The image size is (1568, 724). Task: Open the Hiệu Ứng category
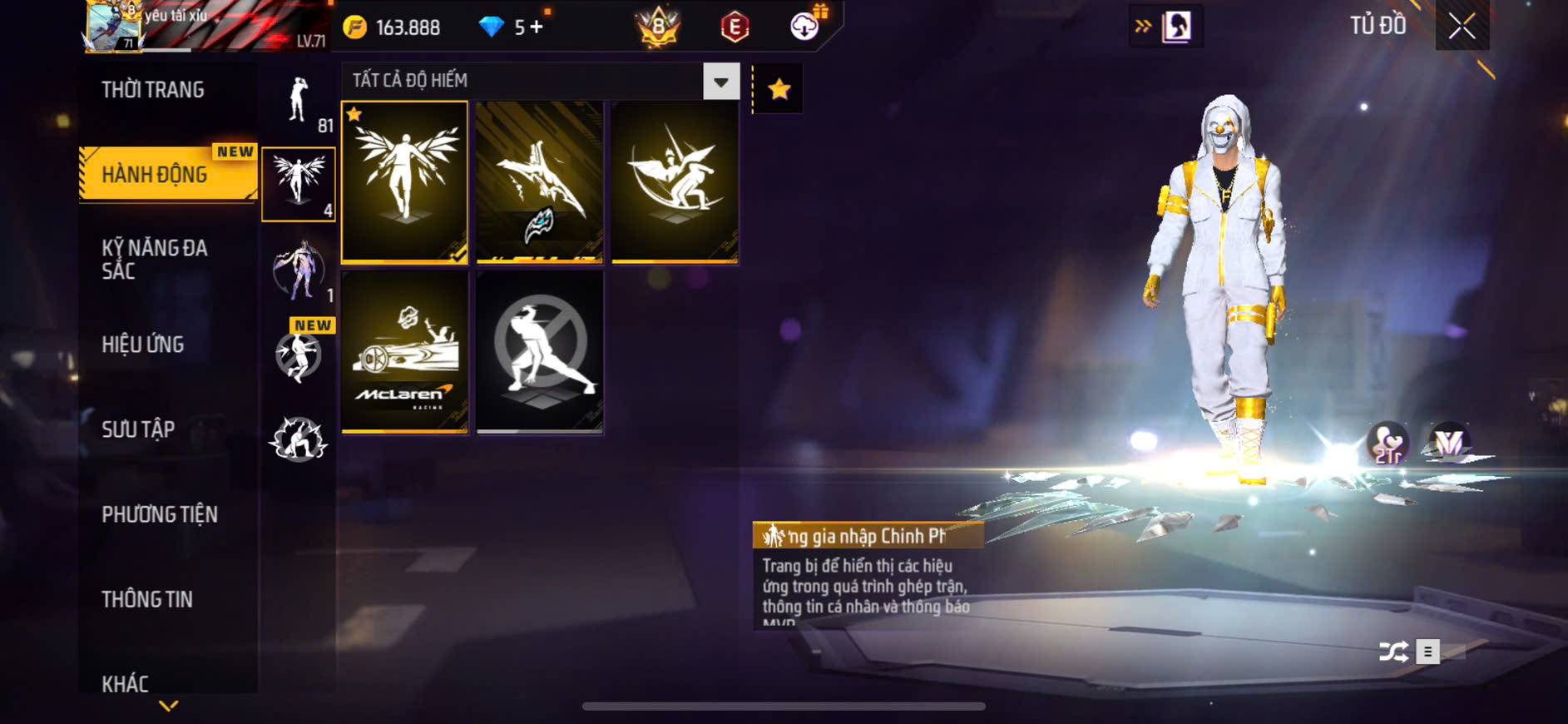[x=143, y=345]
